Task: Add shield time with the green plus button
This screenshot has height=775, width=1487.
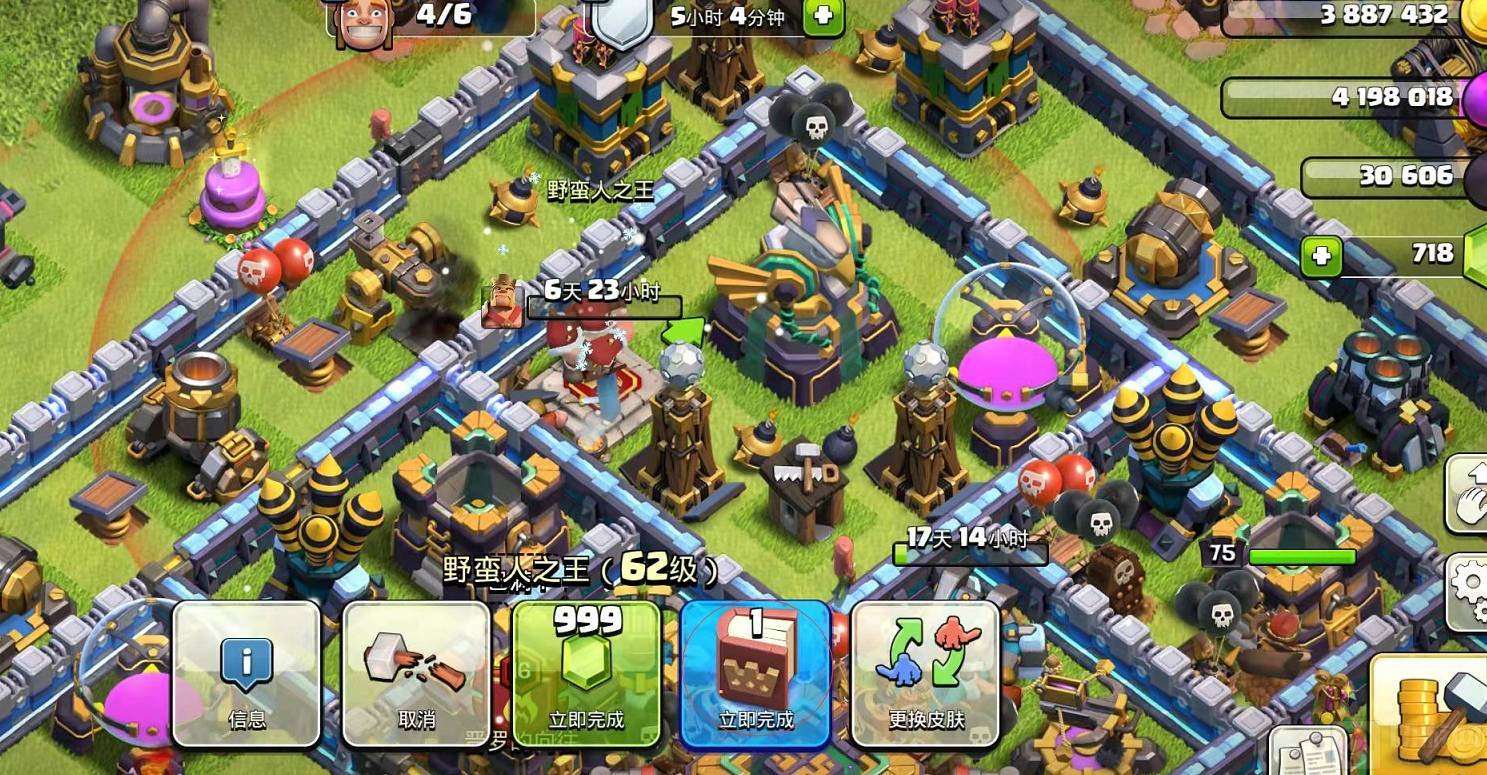Action: coord(823,17)
